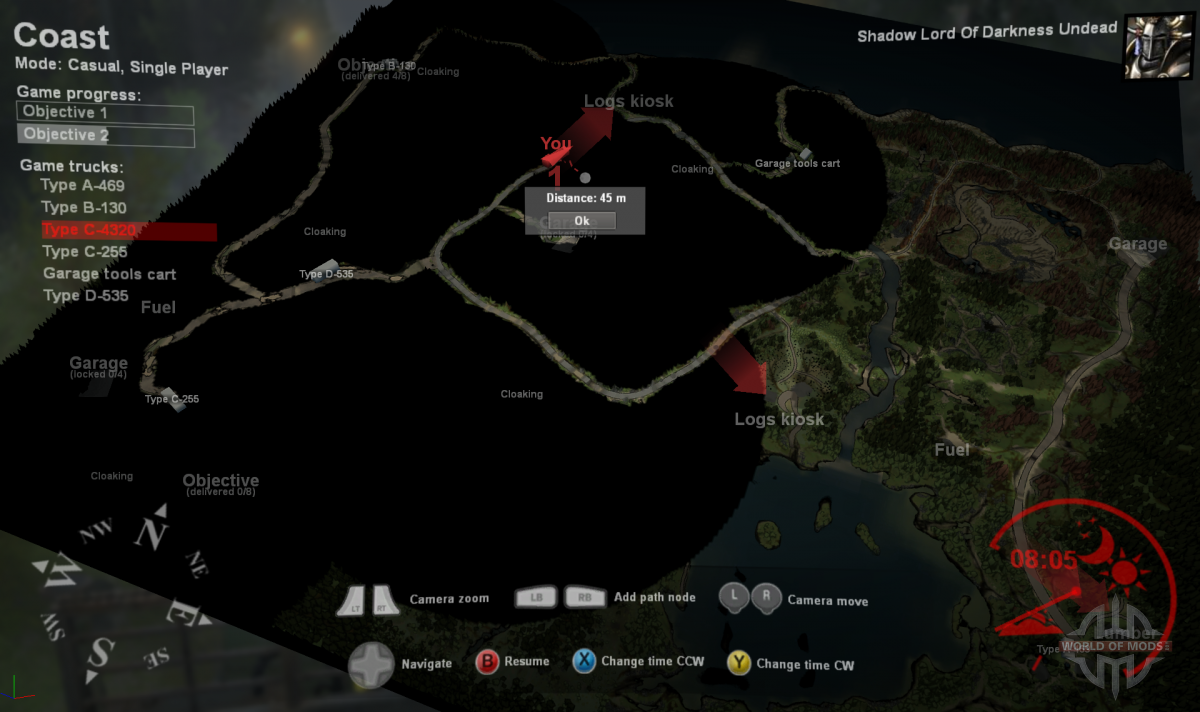1200x712 pixels.
Task: Confirm the distance popup with Ok
Action: 581,220
